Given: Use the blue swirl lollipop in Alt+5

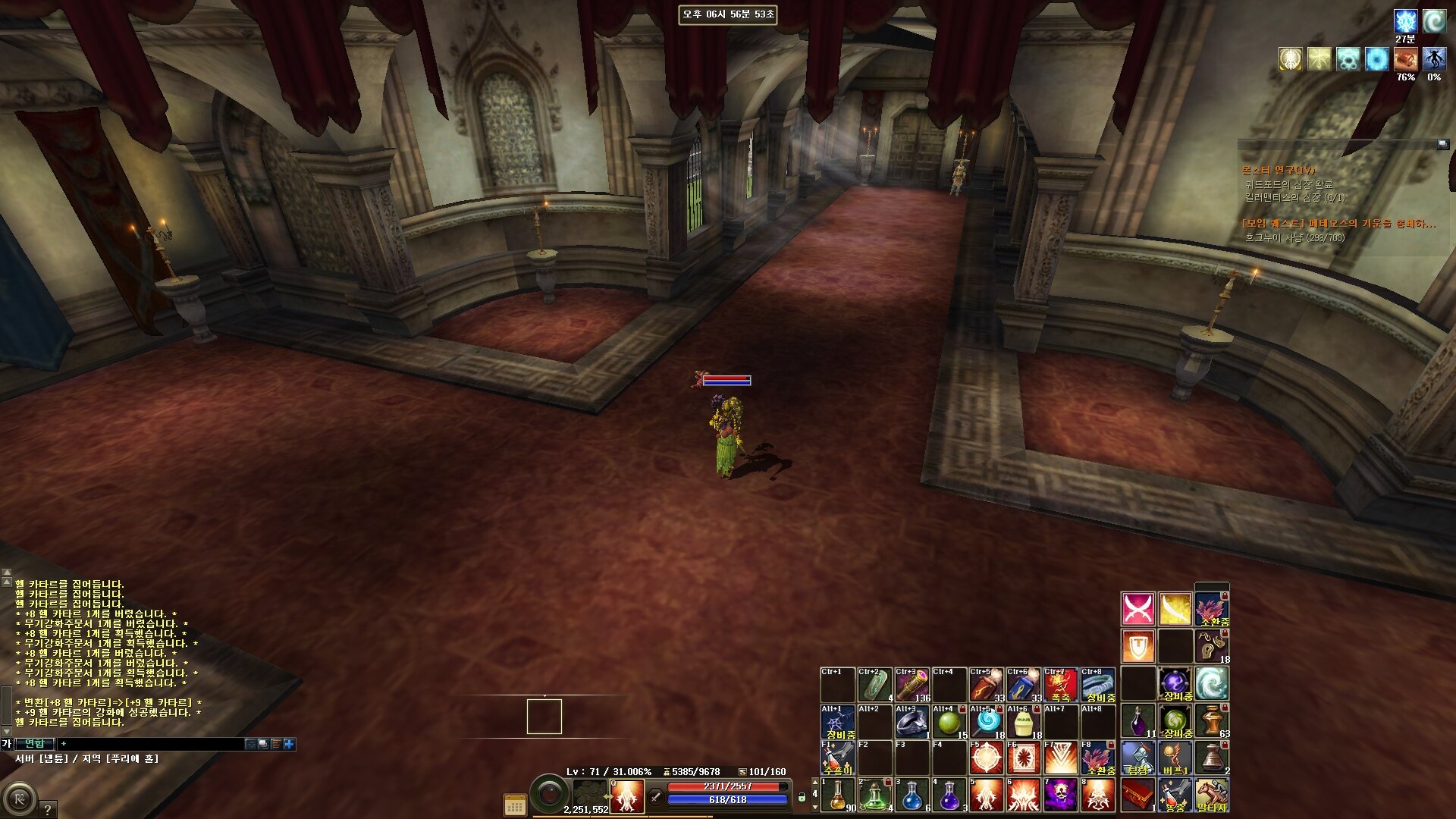Looking at the screenshot, I should tap(986, 721).
